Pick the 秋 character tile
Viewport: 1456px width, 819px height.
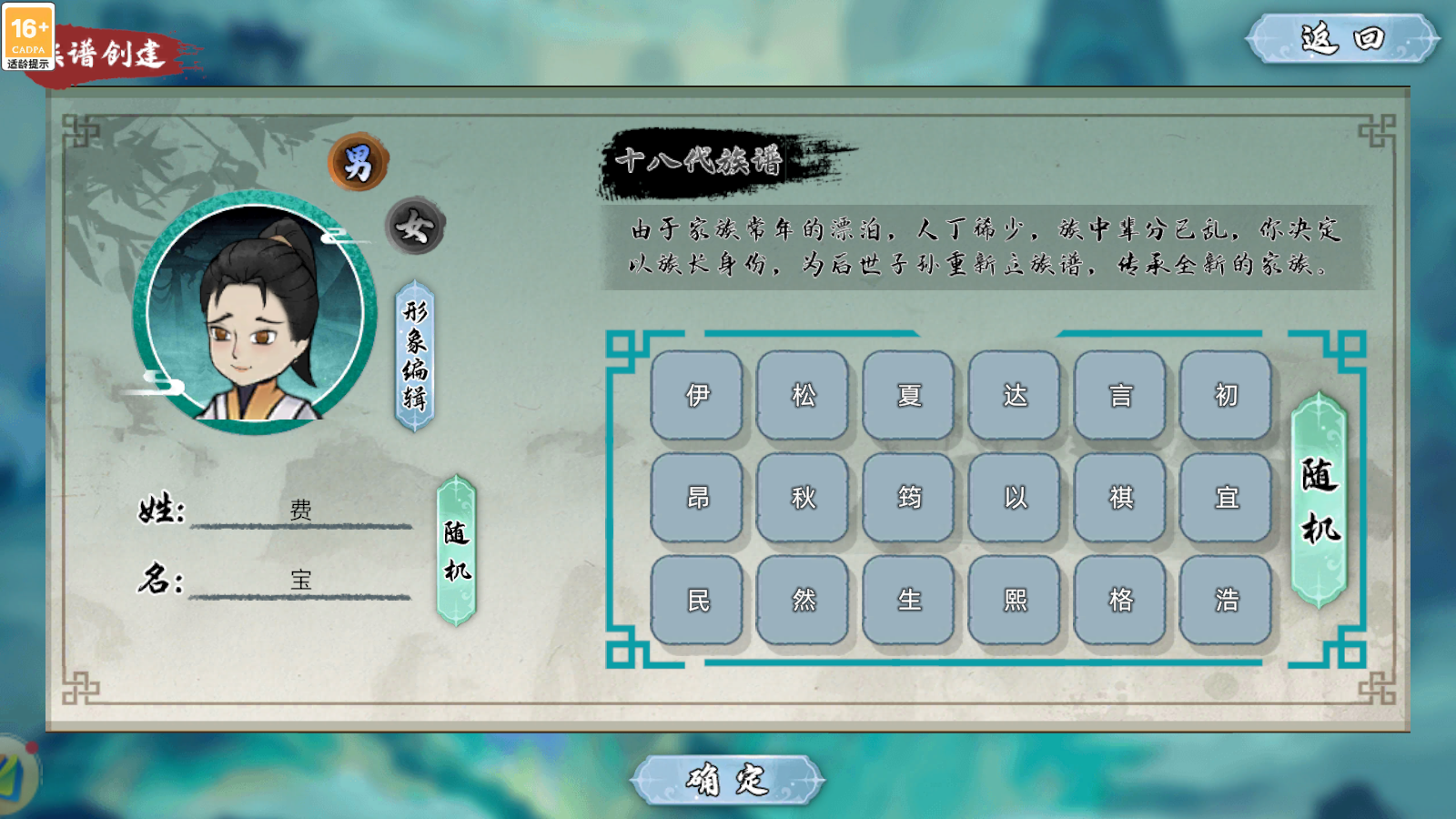point(804,498)
